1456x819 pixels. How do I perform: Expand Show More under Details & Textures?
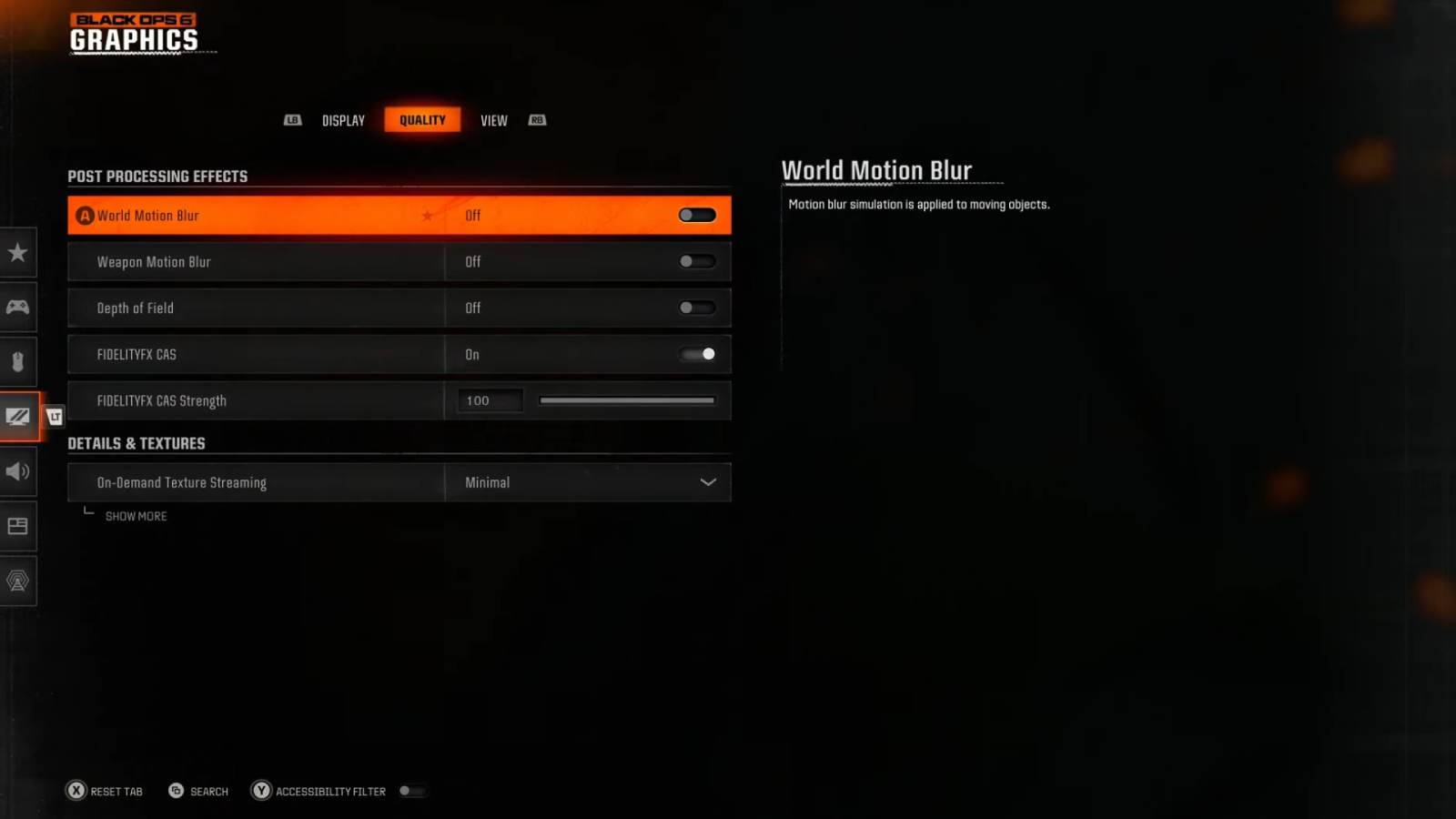click(x=135, y=516)
